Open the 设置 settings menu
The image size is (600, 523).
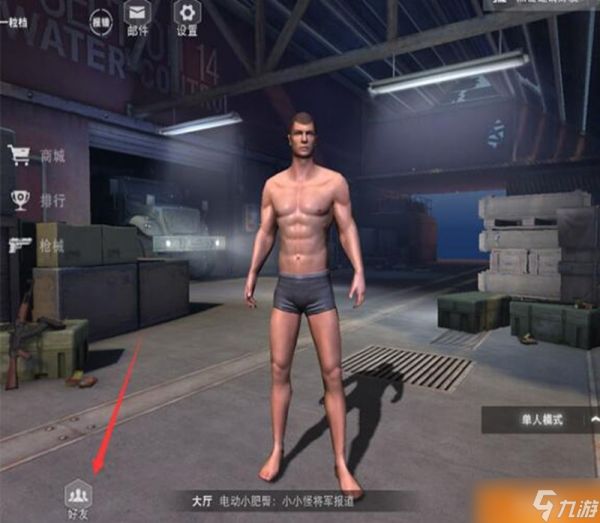187,17
